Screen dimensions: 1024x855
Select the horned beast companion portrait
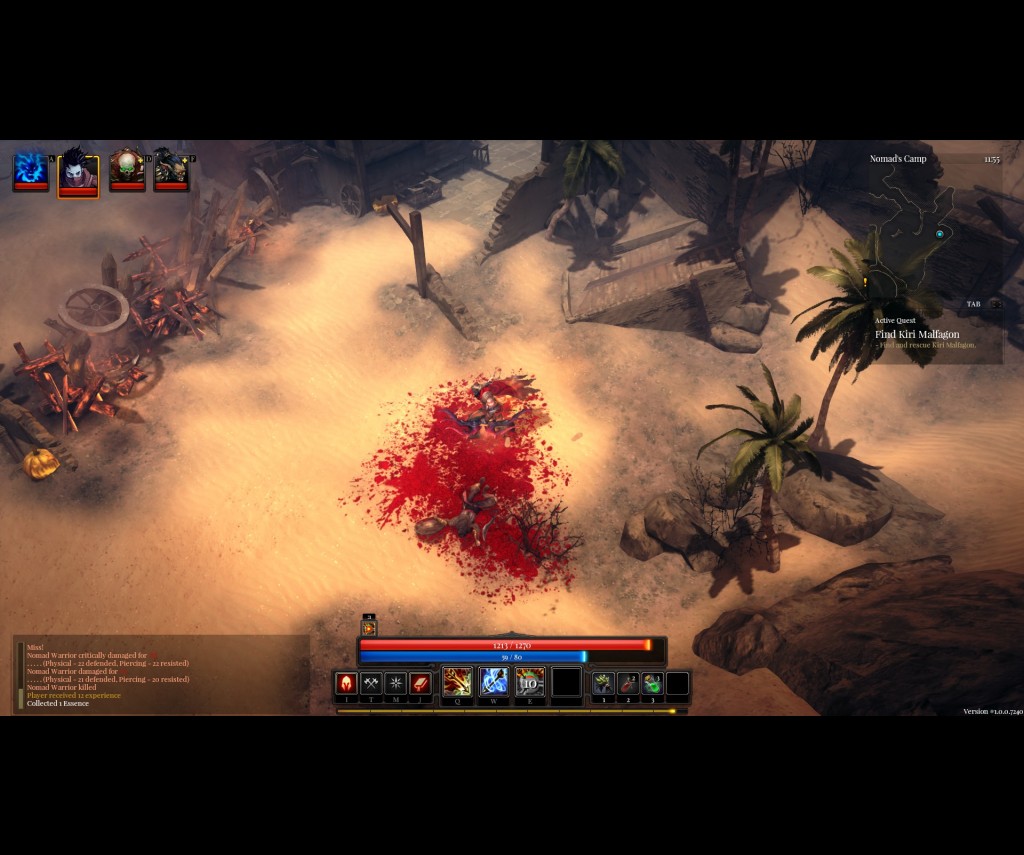pyautogui.click(x=171, y=168)
